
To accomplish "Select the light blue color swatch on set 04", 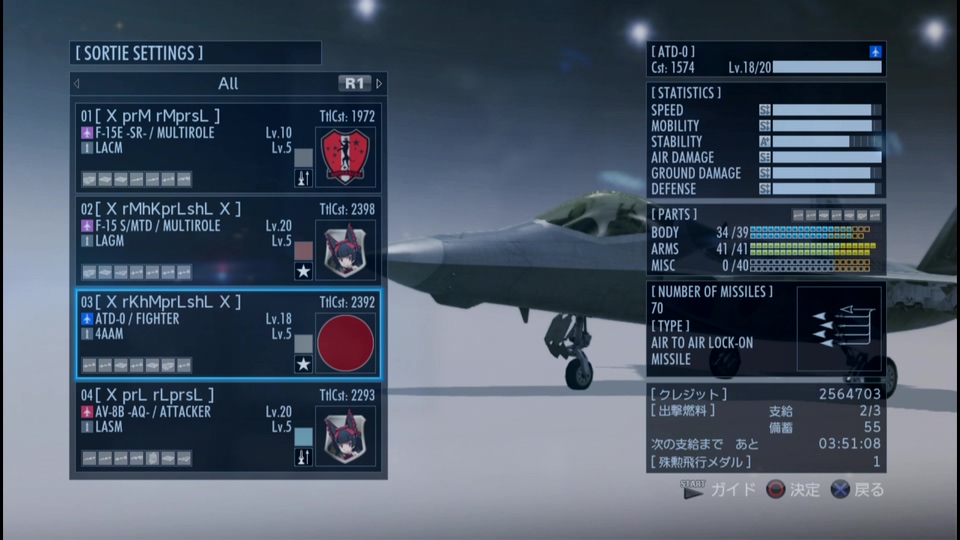I will pyautogui.click(x=304, y=436).
